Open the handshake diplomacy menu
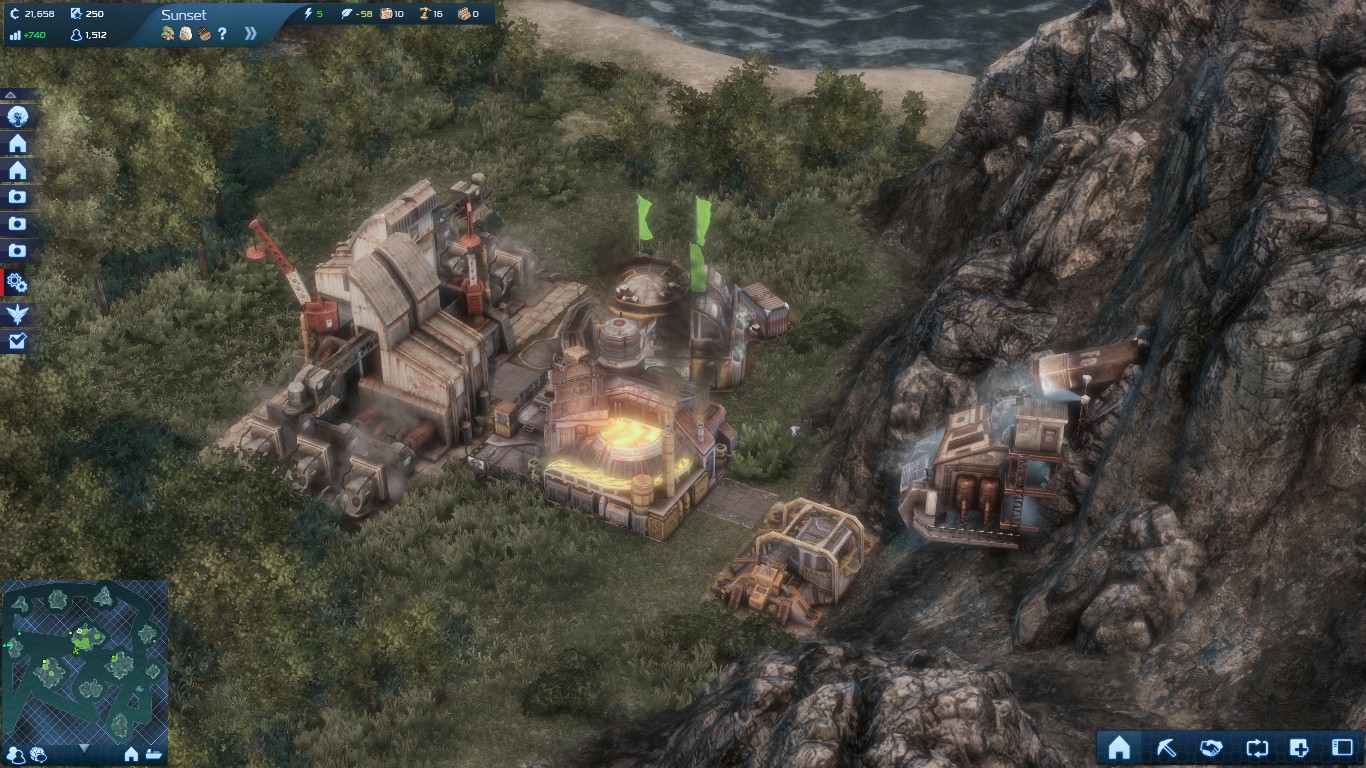Image resolution: width=1366 pixels, height=768 pixels. (x=1211, y=748)
